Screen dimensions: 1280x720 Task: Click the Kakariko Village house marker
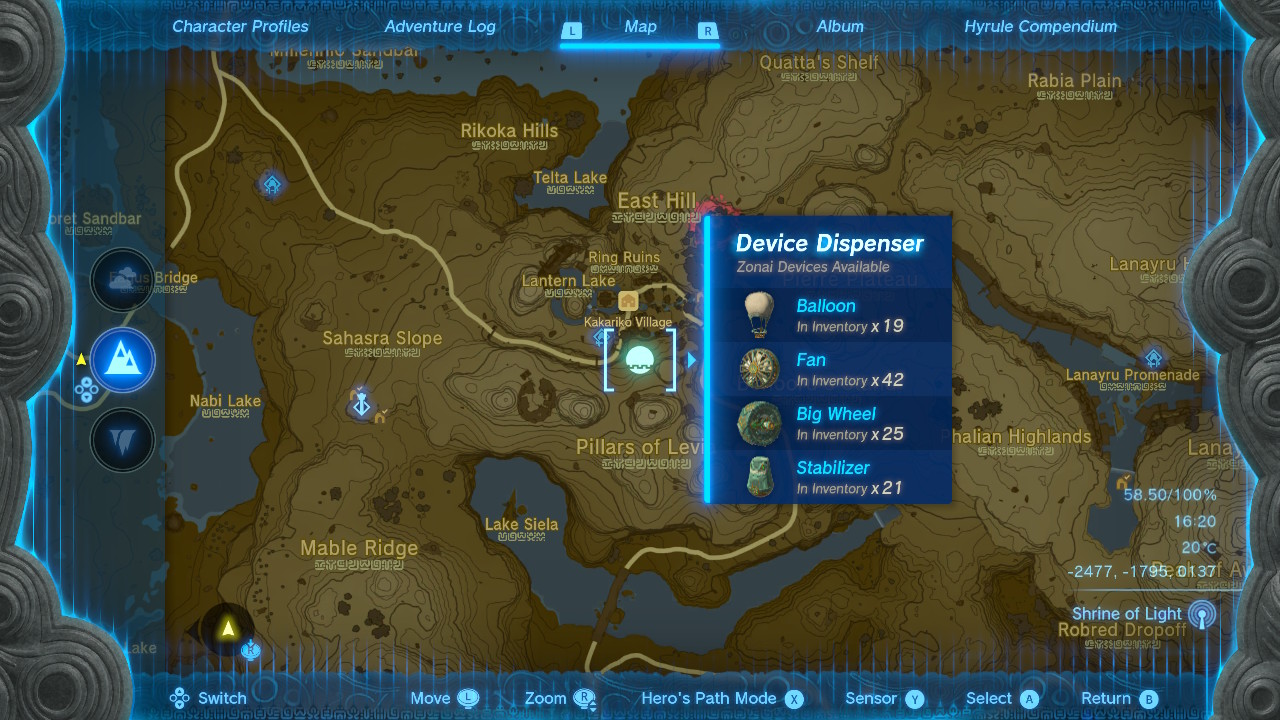pos(628,301)
